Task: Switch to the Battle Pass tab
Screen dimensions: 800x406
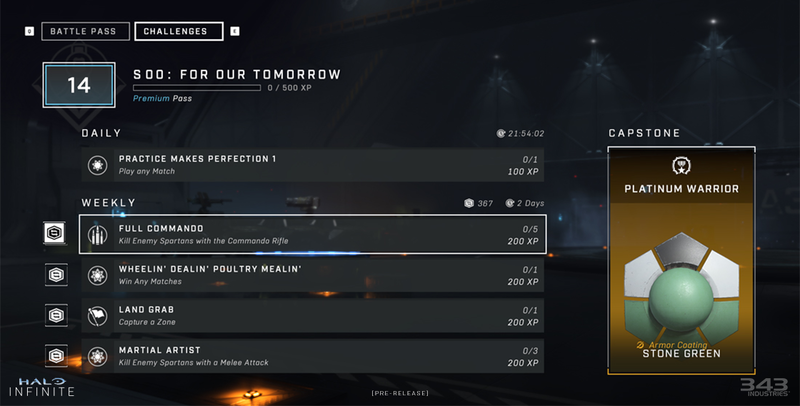Action: point(86,31)
